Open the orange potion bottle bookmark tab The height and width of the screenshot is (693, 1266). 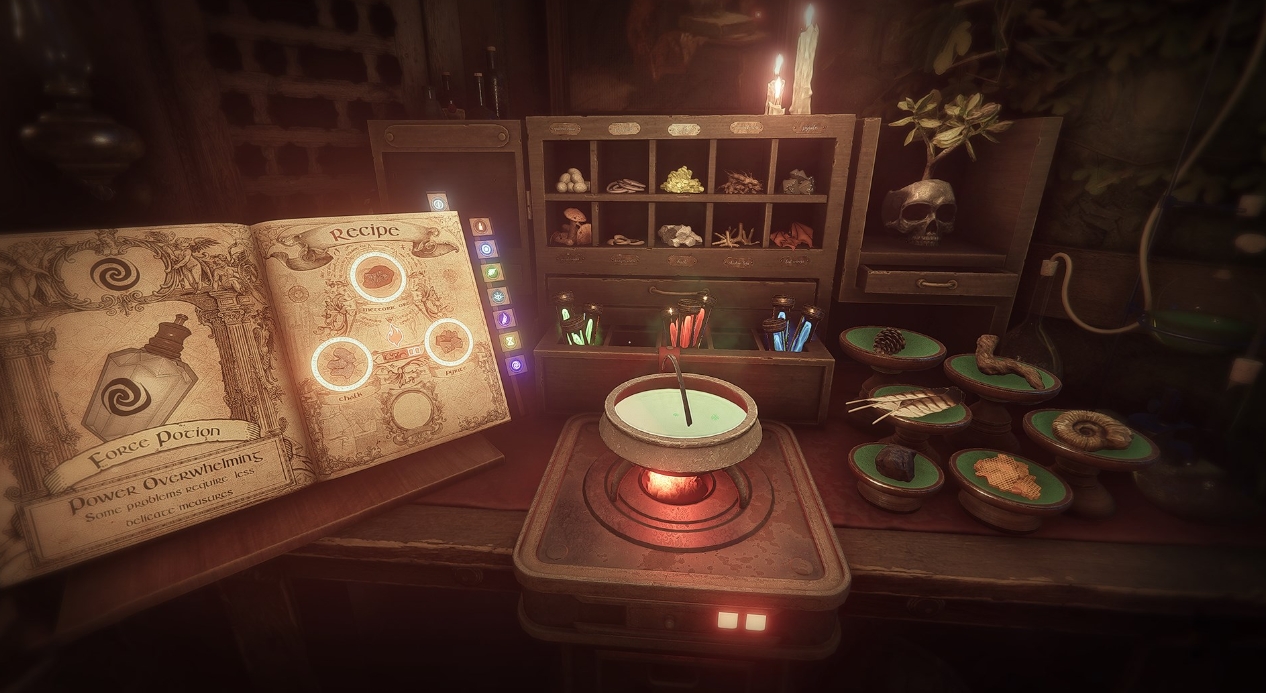(x=480, y=226)
